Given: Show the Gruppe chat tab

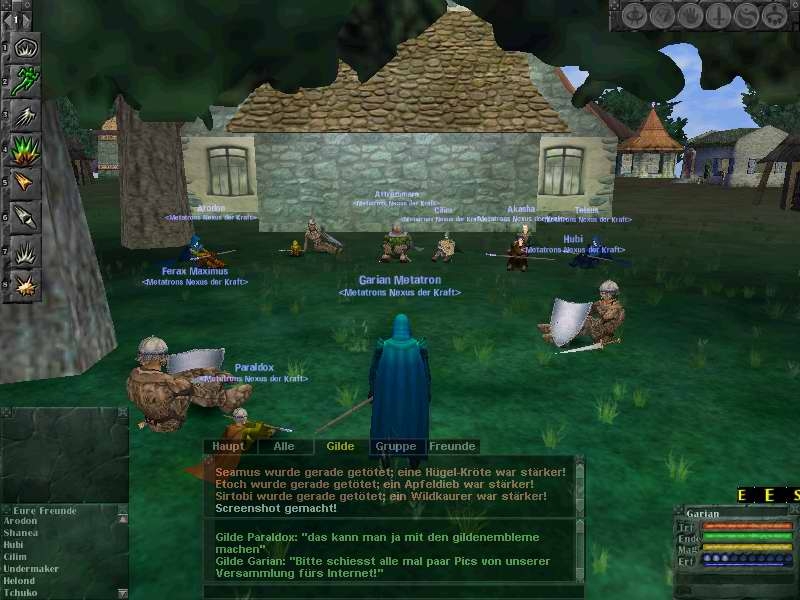Looking at the screenshot, I should (395, 446).
